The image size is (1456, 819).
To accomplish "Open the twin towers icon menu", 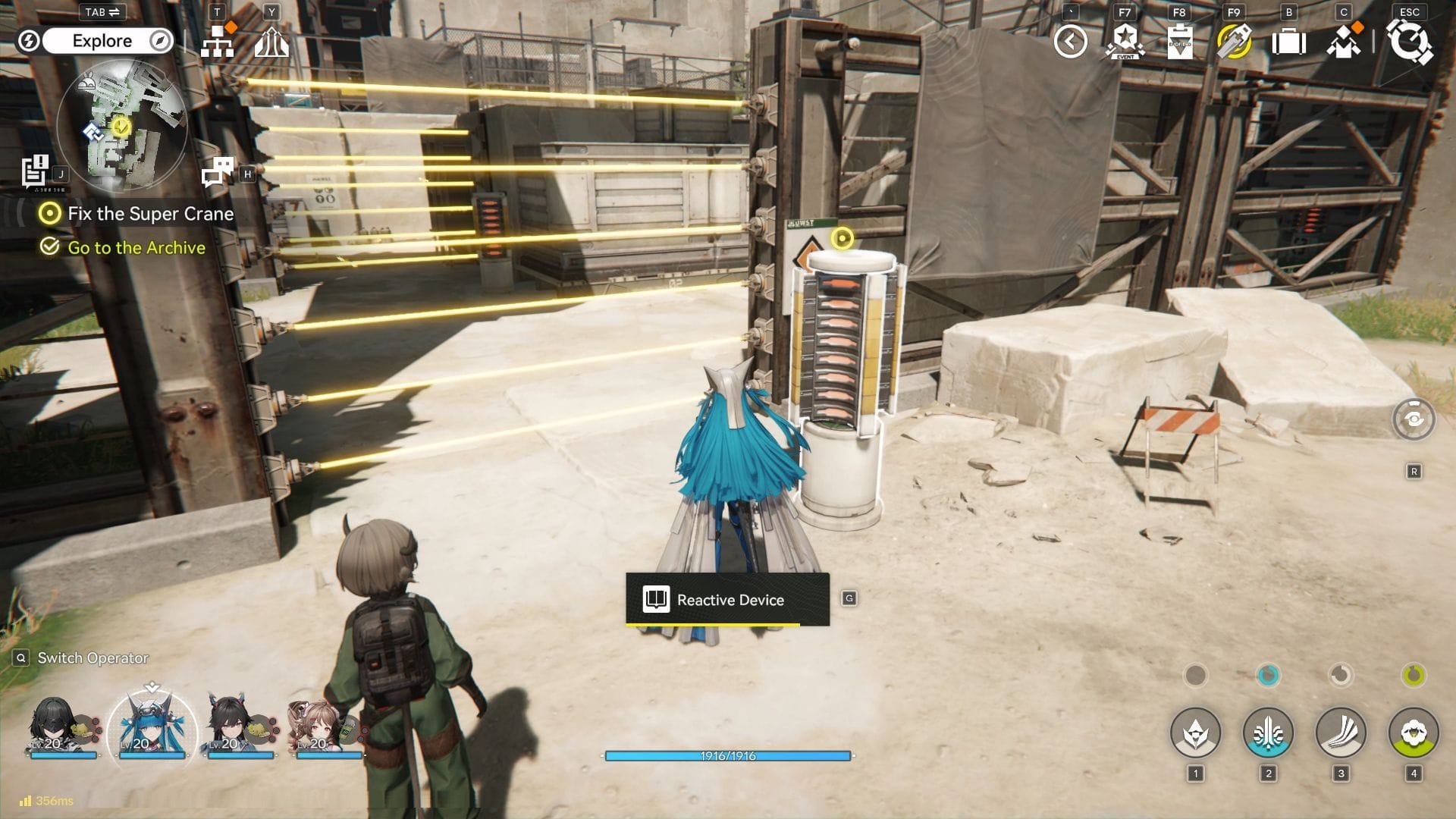I will click(x=271, y=42).
